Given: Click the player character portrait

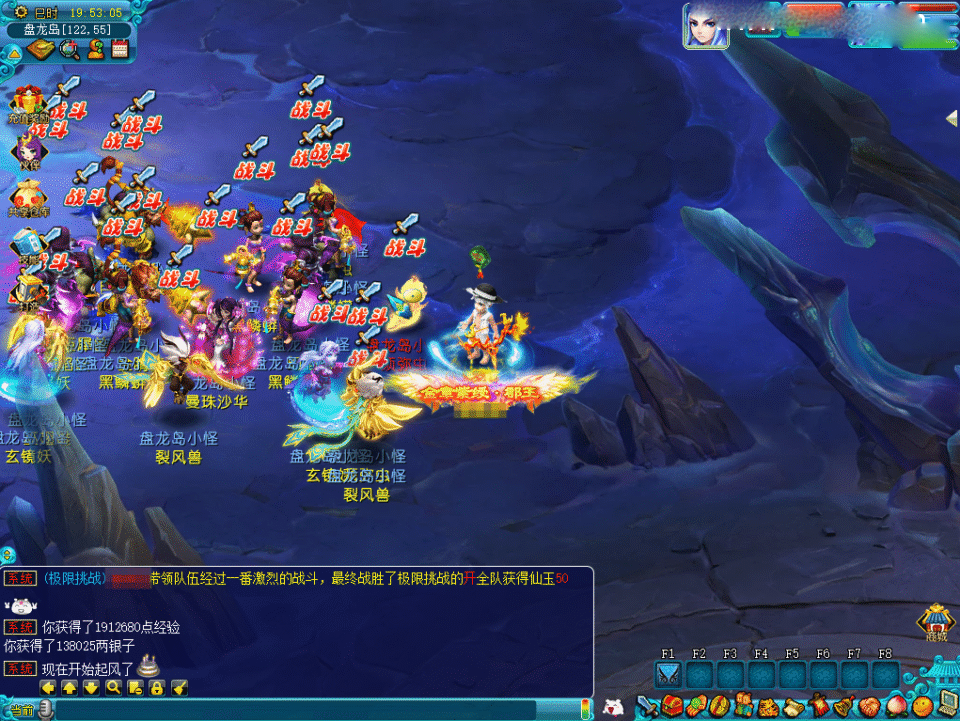Looking at the screenshot, I should 706,26.
